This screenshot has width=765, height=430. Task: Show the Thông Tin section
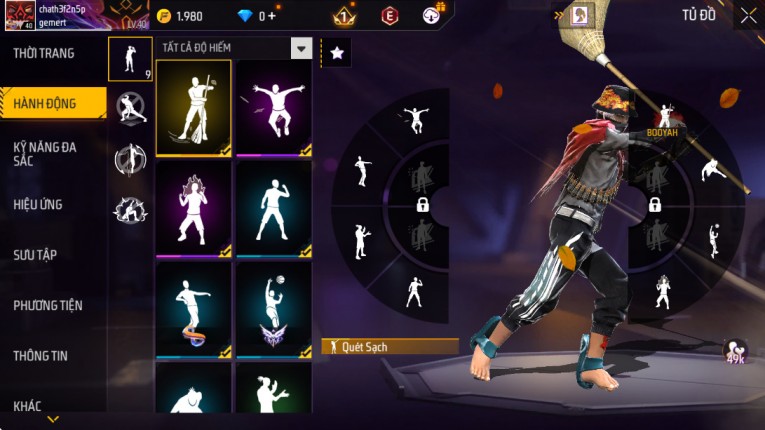coord(40,355)
